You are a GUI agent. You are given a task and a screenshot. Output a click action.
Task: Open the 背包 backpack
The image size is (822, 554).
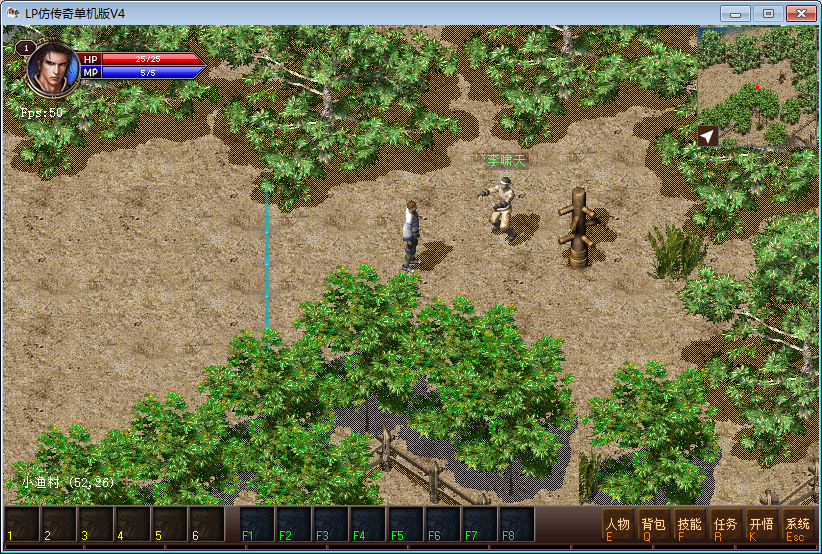click(653, 526)
